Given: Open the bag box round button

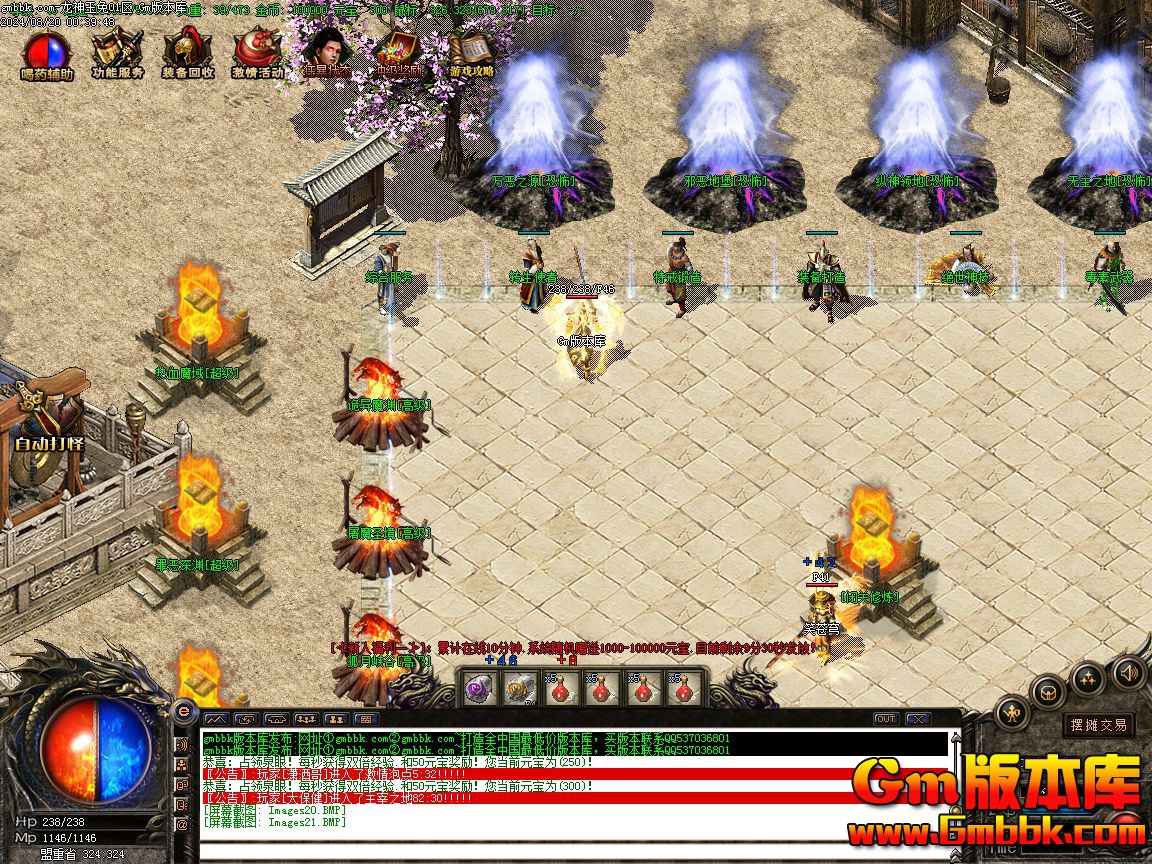Looking at the screenshot, I should point(1048,691).
